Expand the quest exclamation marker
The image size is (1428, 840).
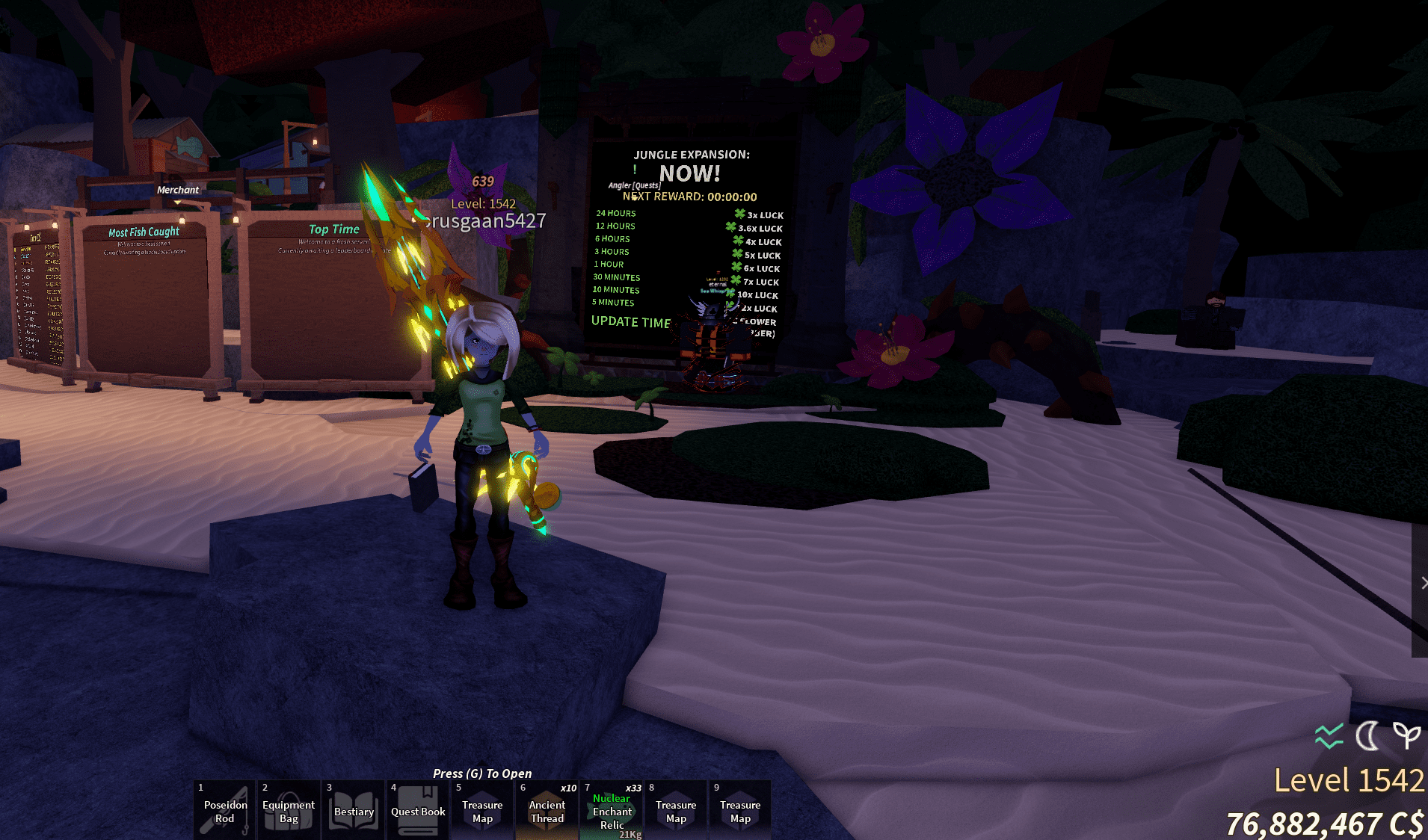click(x=634, y=170)
